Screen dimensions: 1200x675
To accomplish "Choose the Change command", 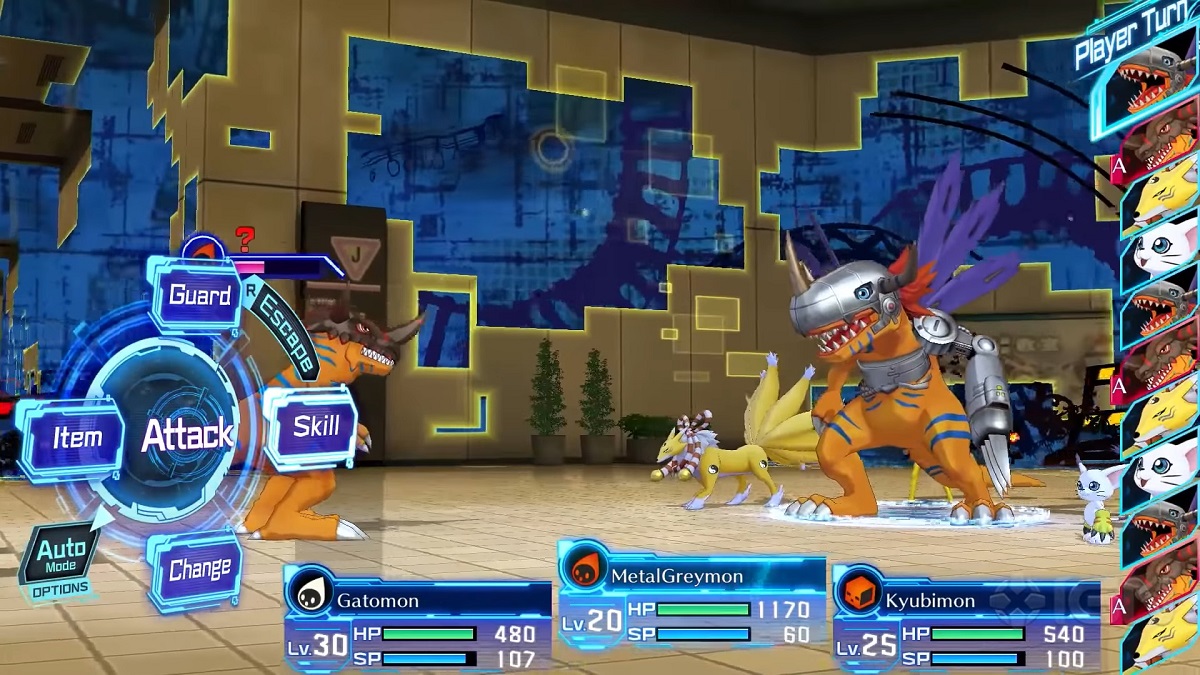I will point(199,570).
